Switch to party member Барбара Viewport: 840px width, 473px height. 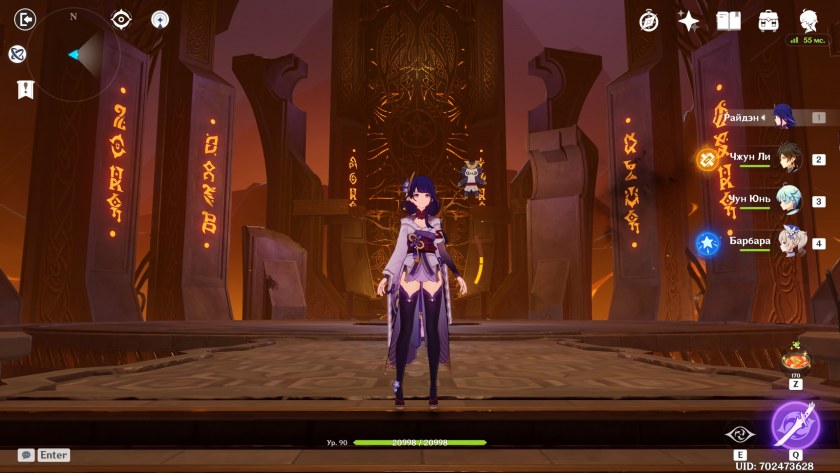(x=790, y=242)
